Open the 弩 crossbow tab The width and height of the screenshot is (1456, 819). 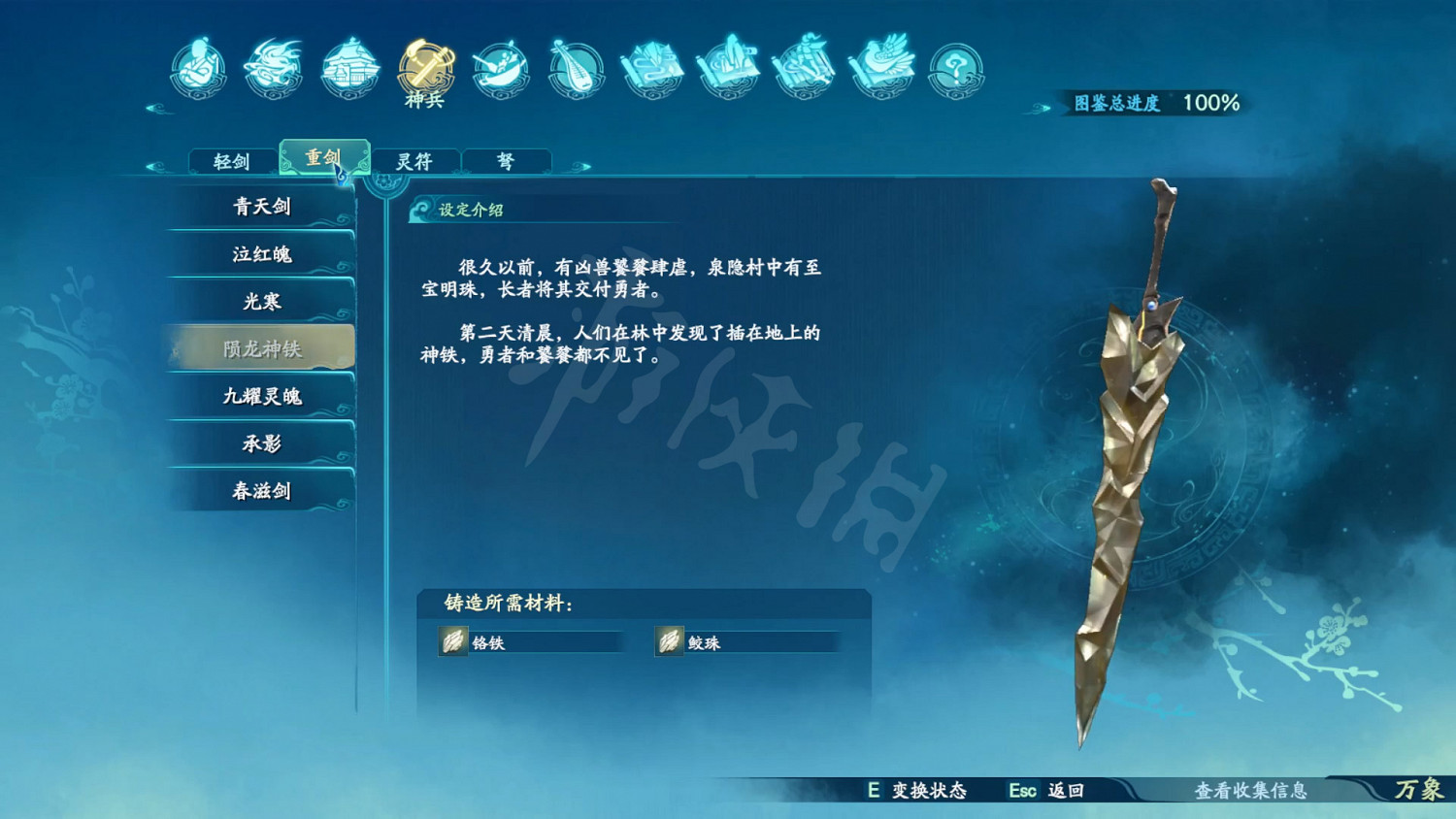point(506,160)
